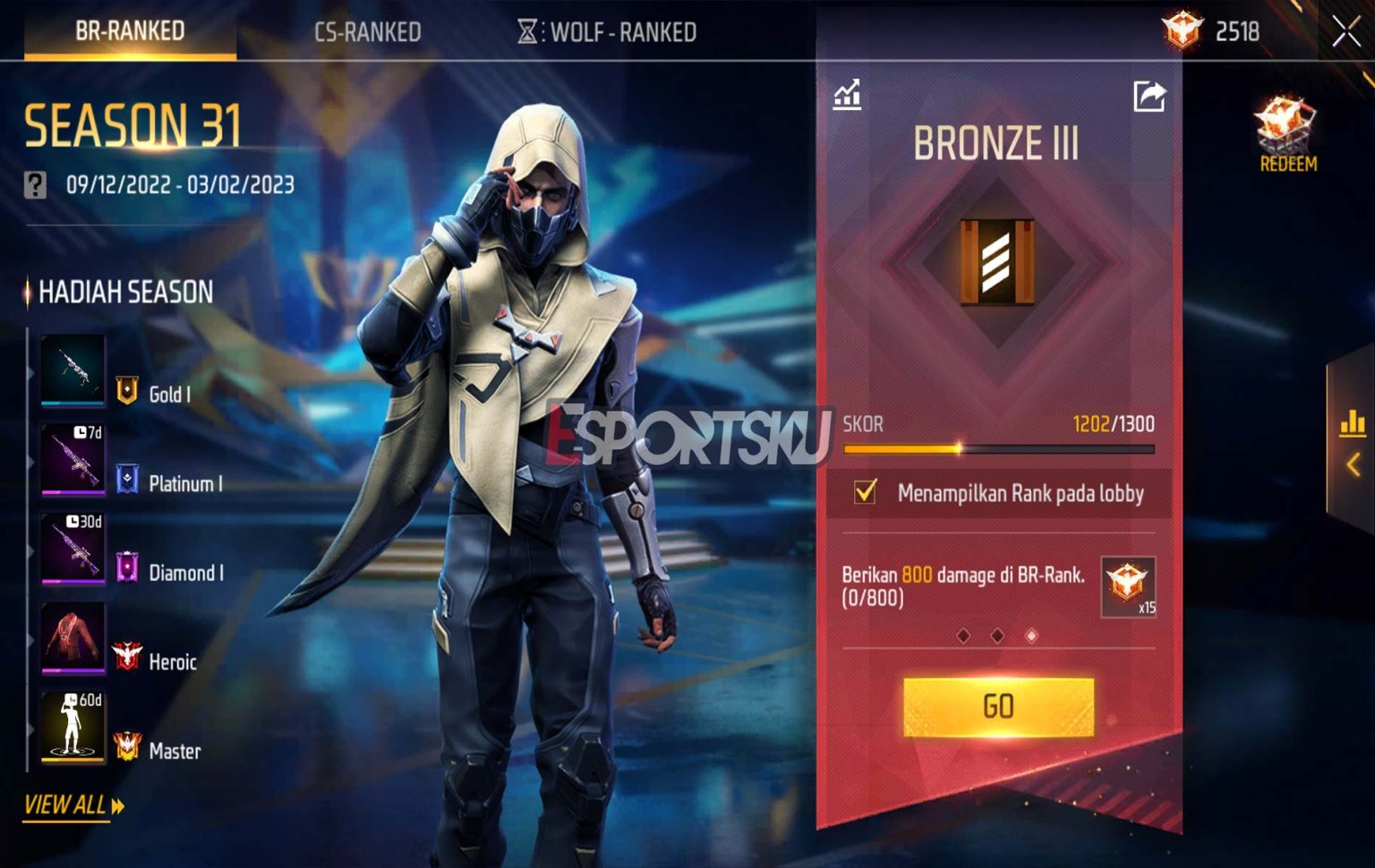
Task: Open the rank statistics chart icon
Action: pyautogui.click(x=847, y=95)
